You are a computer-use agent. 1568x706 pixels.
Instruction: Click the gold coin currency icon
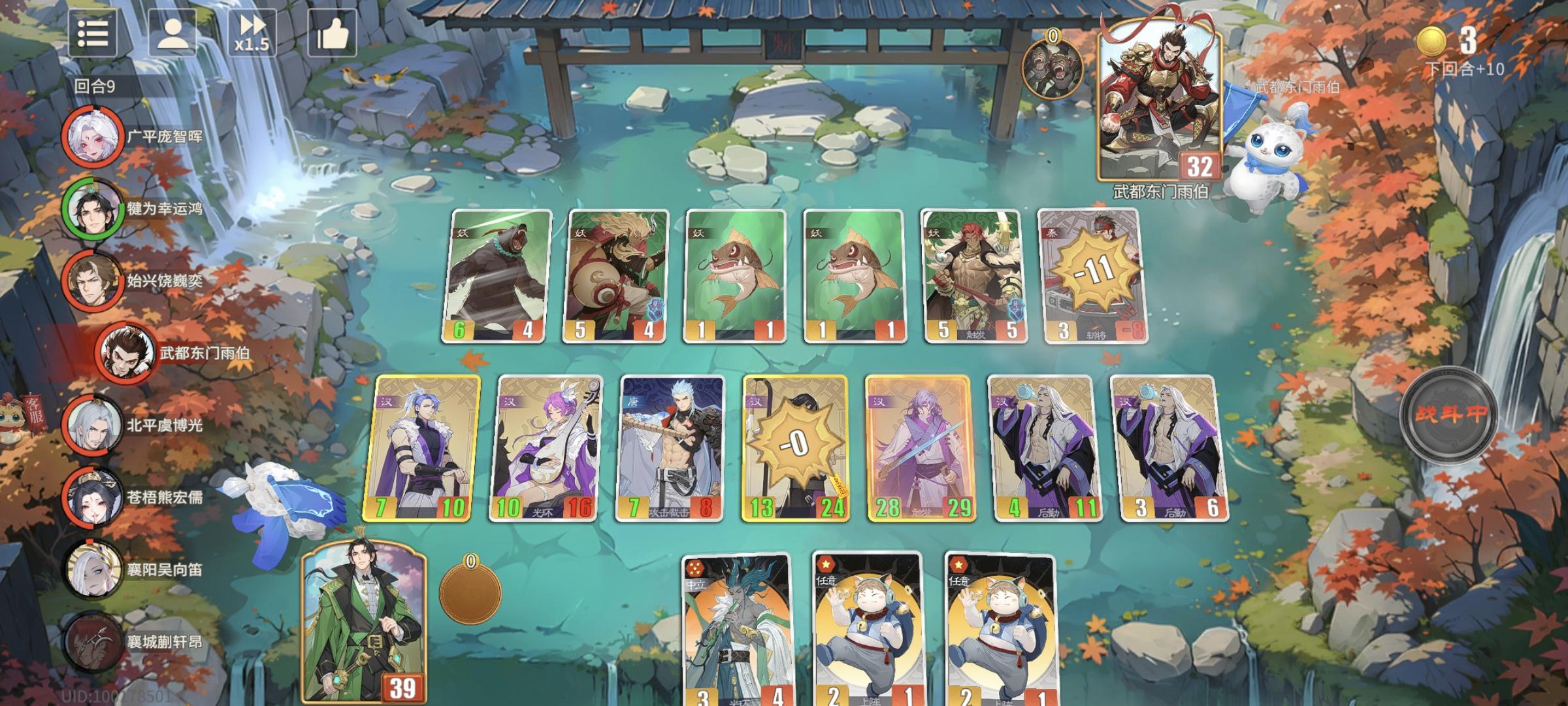[x=1431, y=41]
